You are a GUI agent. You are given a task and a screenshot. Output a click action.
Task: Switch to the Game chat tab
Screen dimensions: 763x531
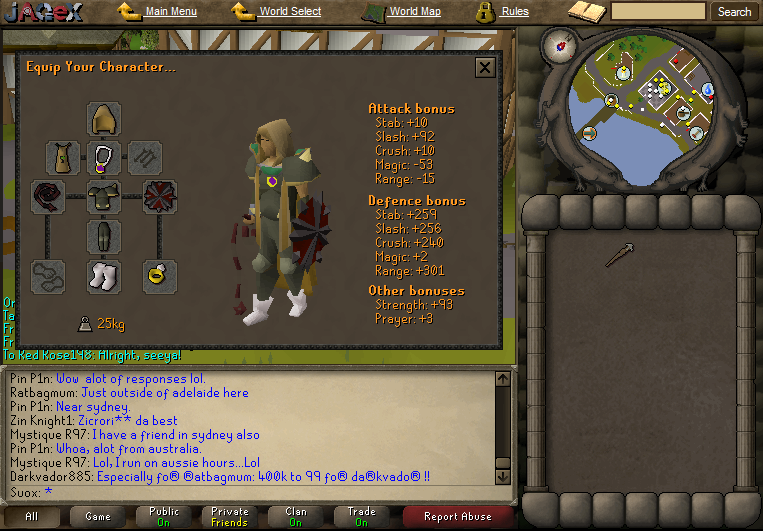[x=98, y=517]
